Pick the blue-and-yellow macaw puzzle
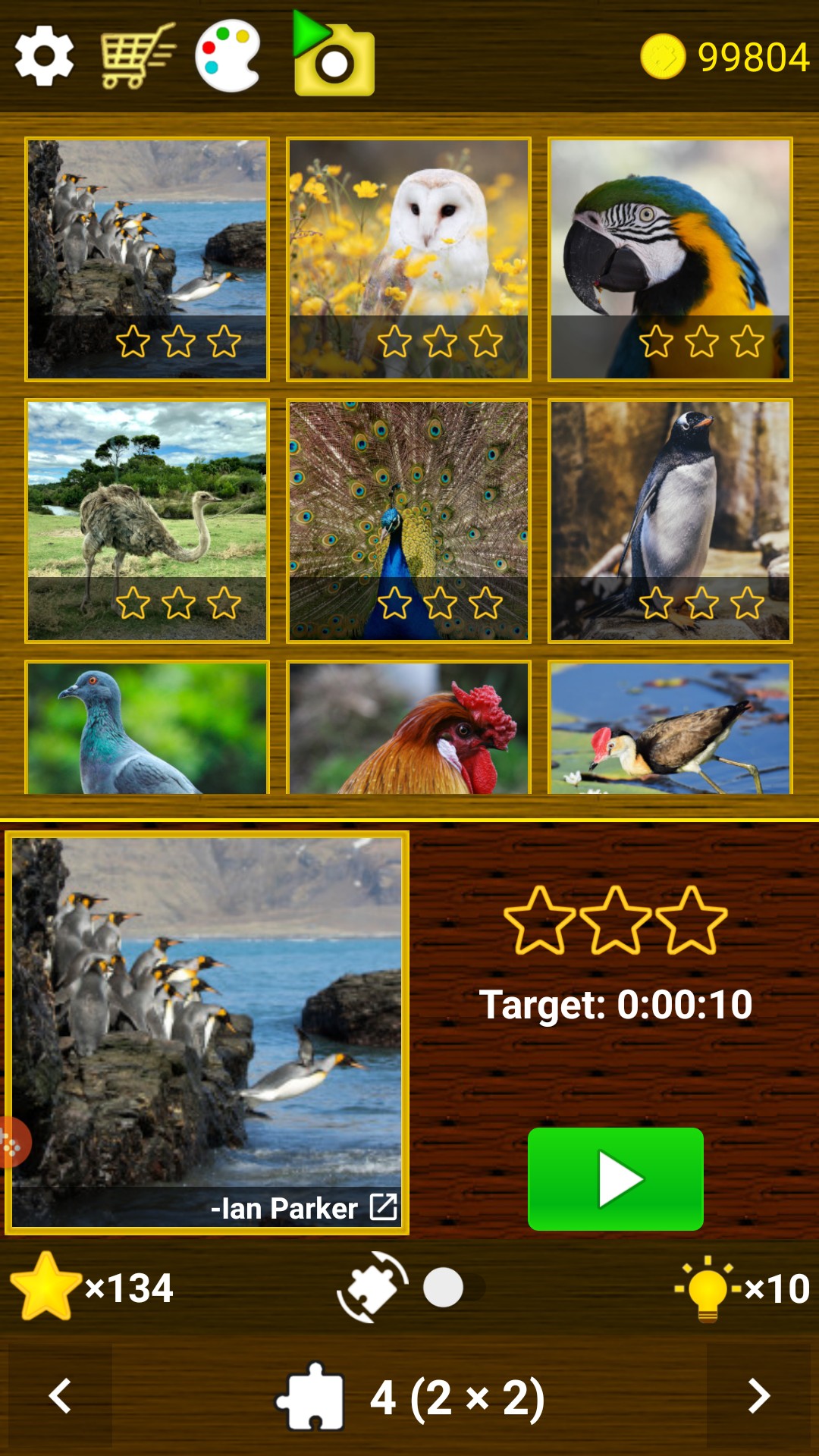 pyautogui.click(x=670, y=259)
